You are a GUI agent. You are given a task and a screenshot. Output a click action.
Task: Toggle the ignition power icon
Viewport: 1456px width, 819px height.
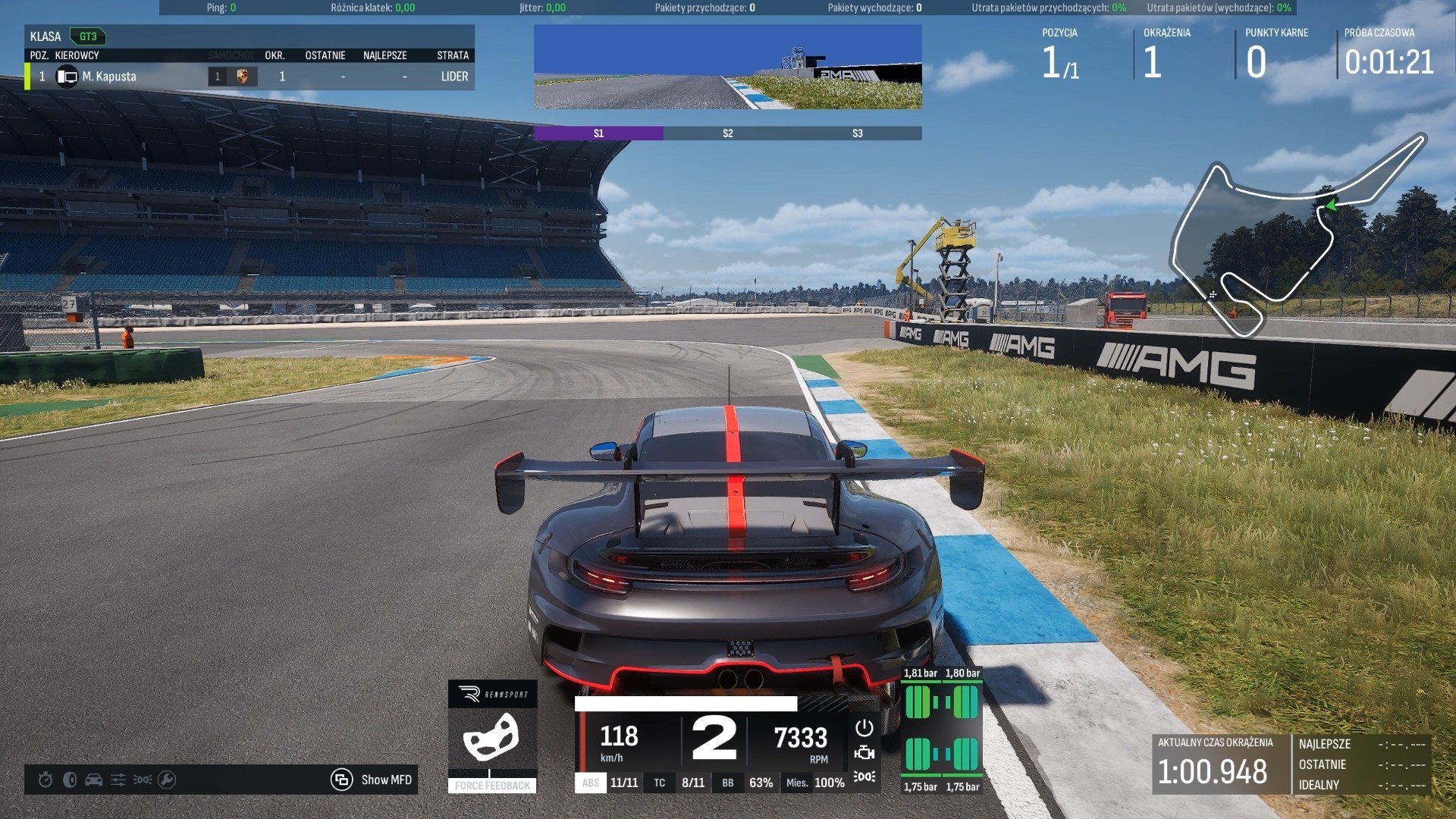tap(864, 728)
